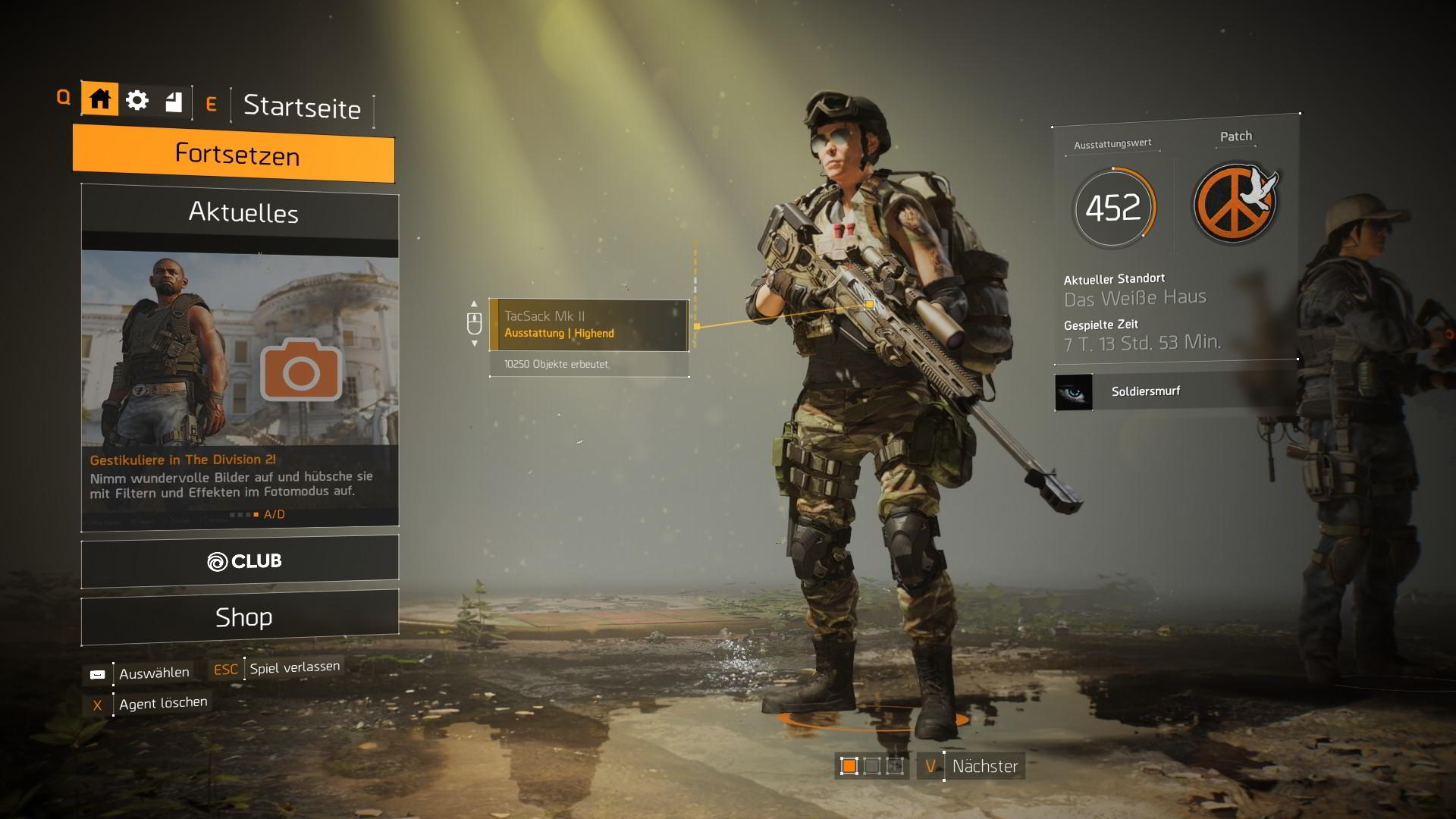Select the TacSack Mk II item banner

(x=590, y=325)
